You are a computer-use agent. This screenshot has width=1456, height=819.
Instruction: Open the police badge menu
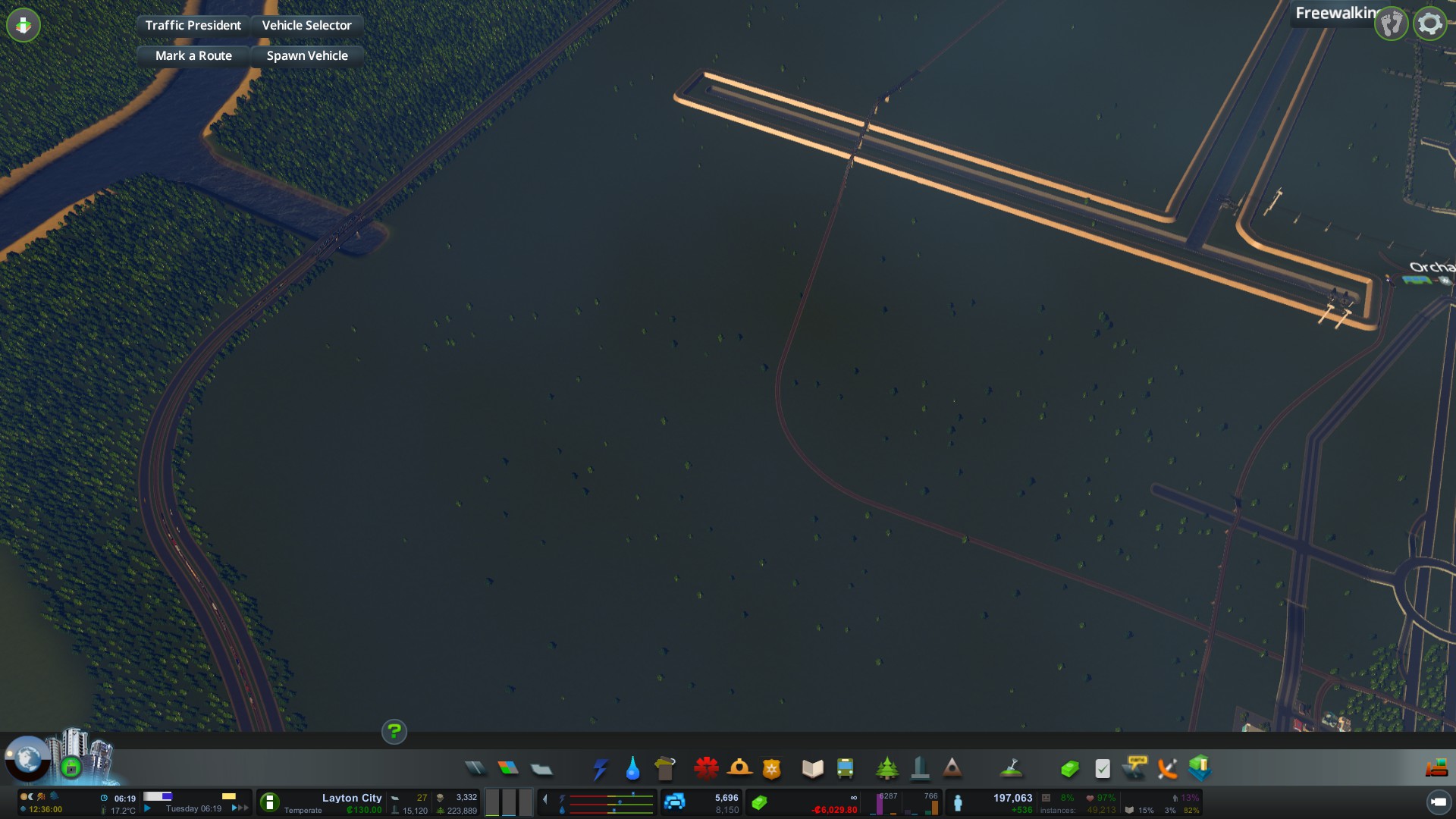pos(771,769)
